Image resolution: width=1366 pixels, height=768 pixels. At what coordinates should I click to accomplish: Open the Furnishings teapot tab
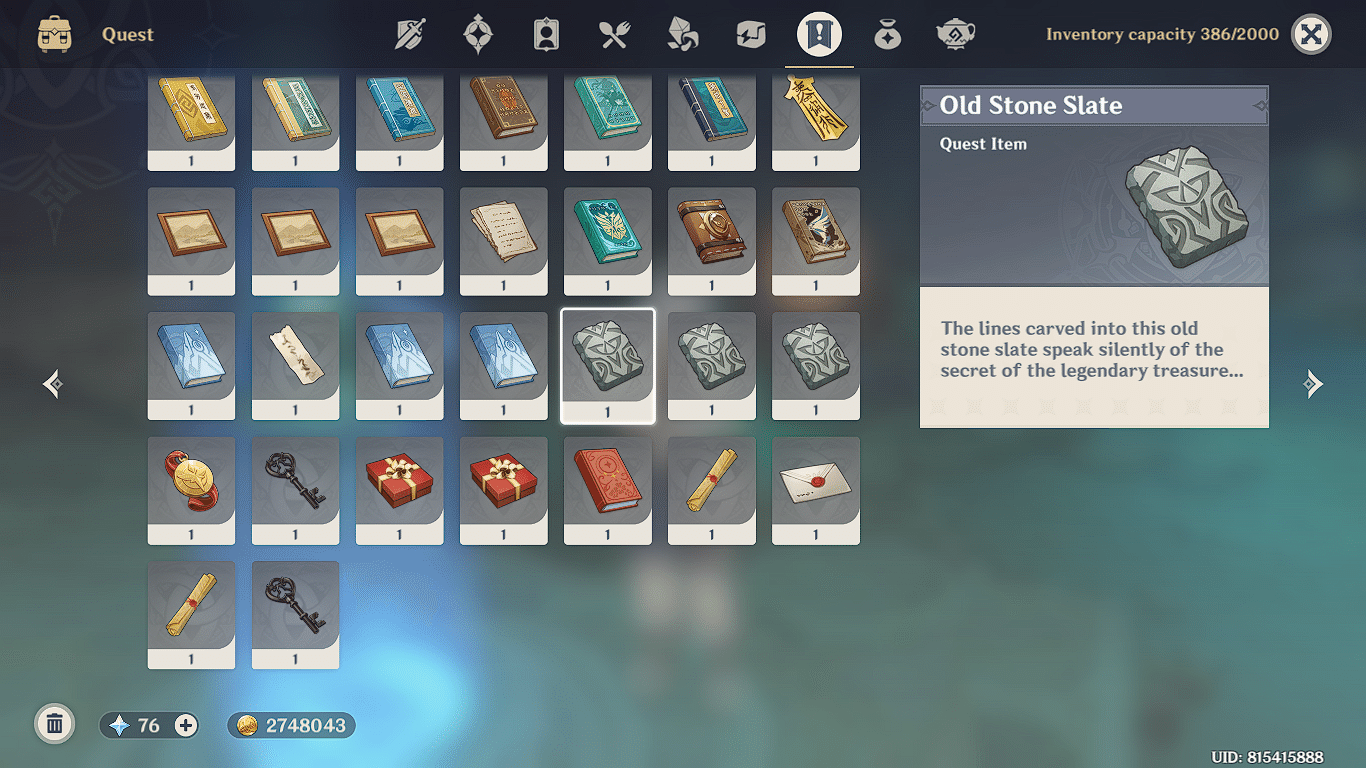coord(954,33)
